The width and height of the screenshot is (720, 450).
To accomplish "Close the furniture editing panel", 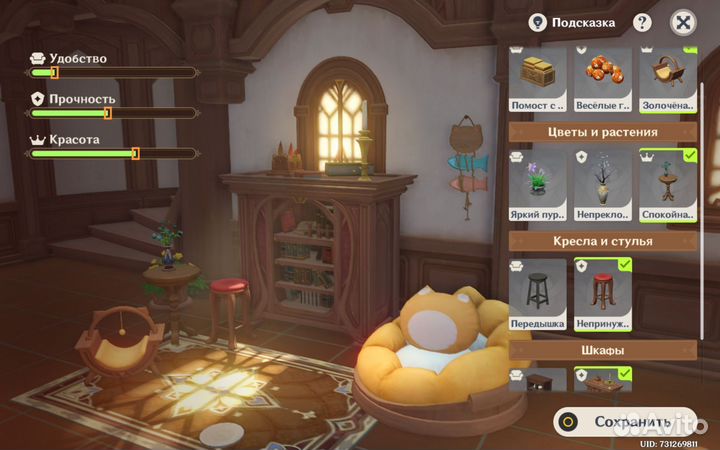I will coord(682,22).
